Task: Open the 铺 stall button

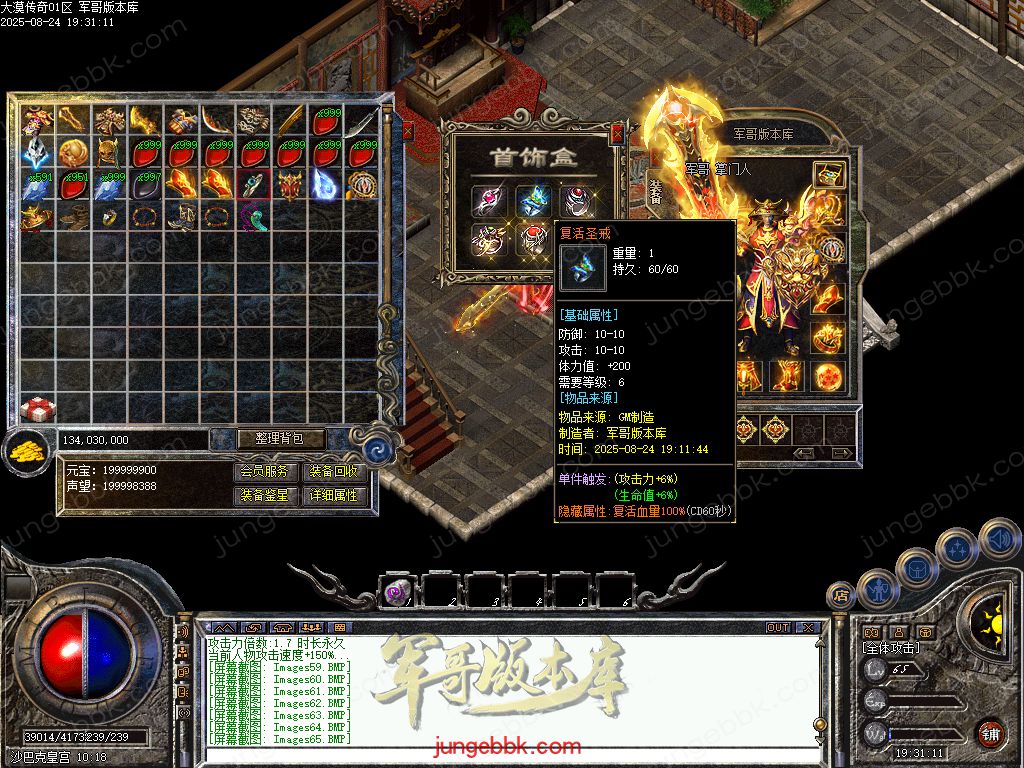Action: click(x=990, y=733)
